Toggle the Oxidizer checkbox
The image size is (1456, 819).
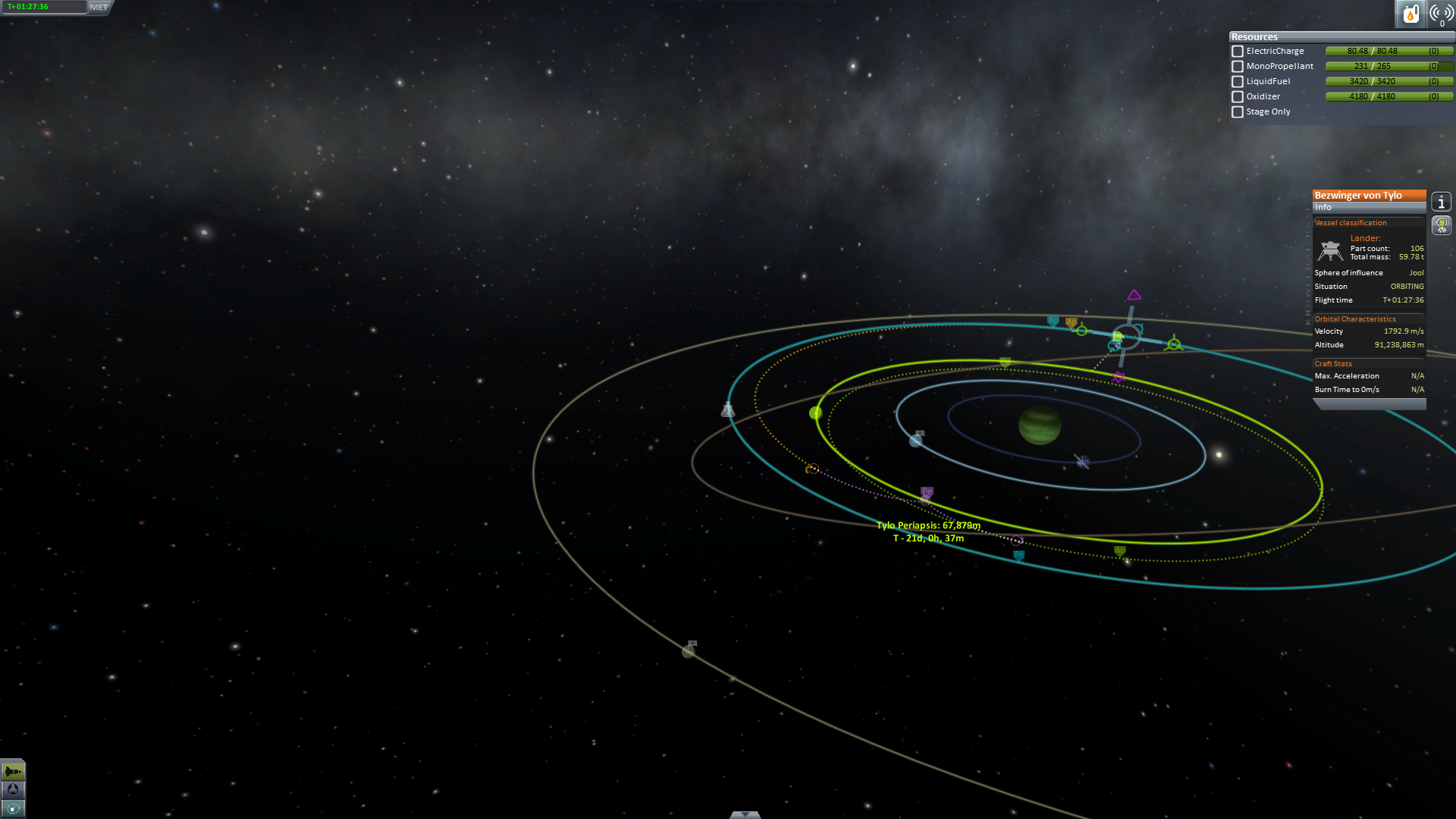pos(1238,97)
